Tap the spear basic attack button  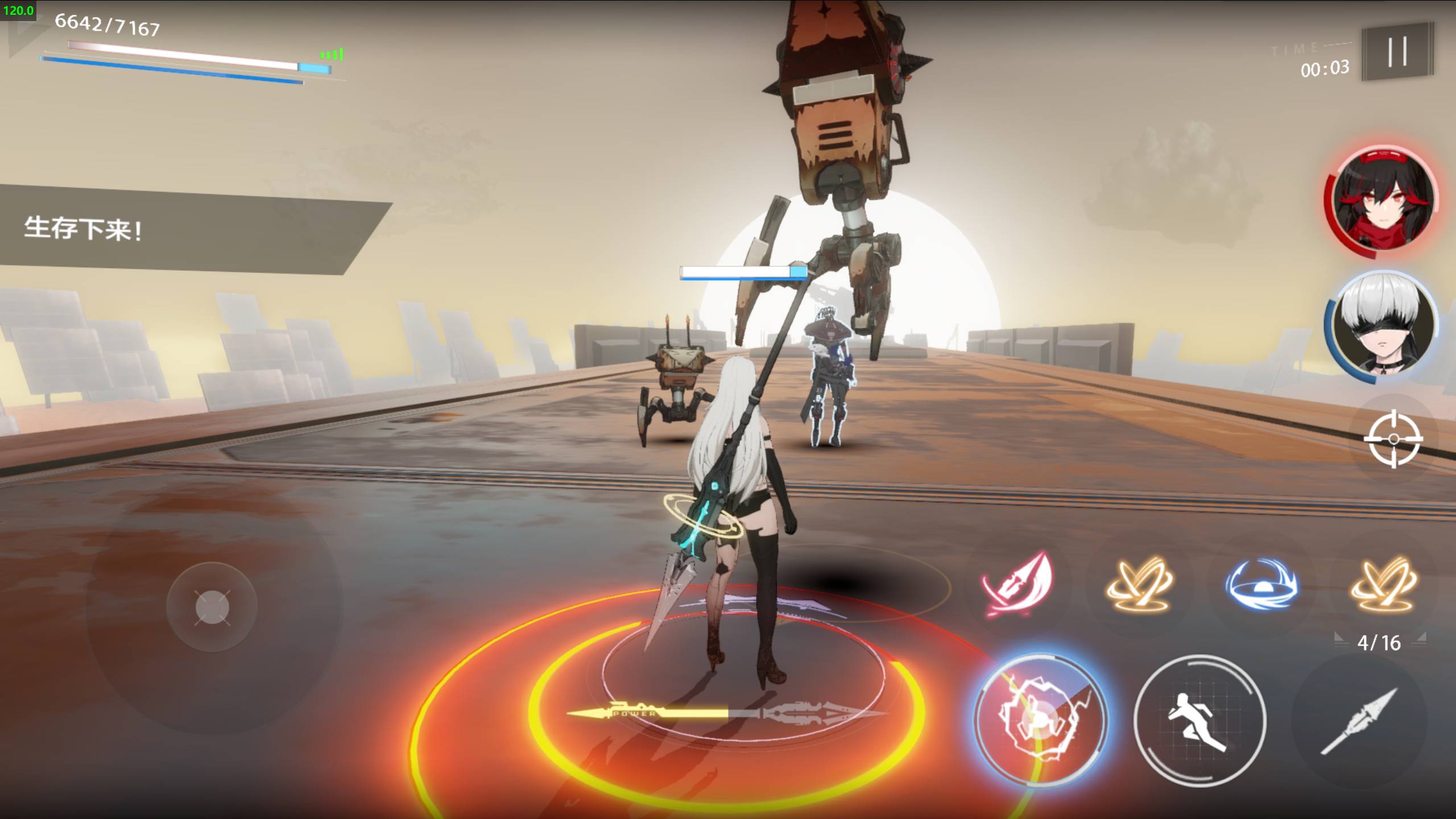click(1358, 721)
